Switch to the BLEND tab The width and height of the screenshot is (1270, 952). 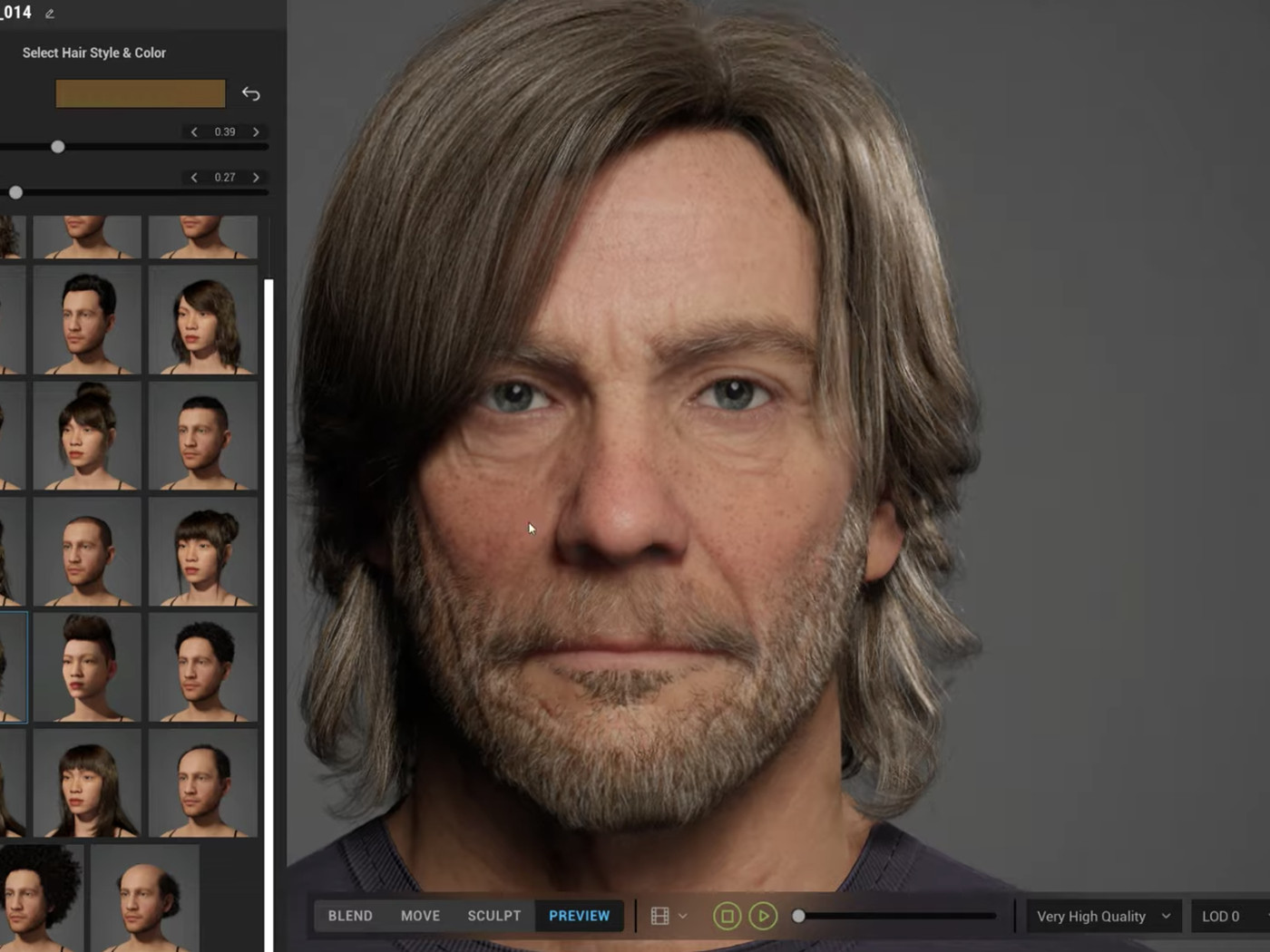348,916
